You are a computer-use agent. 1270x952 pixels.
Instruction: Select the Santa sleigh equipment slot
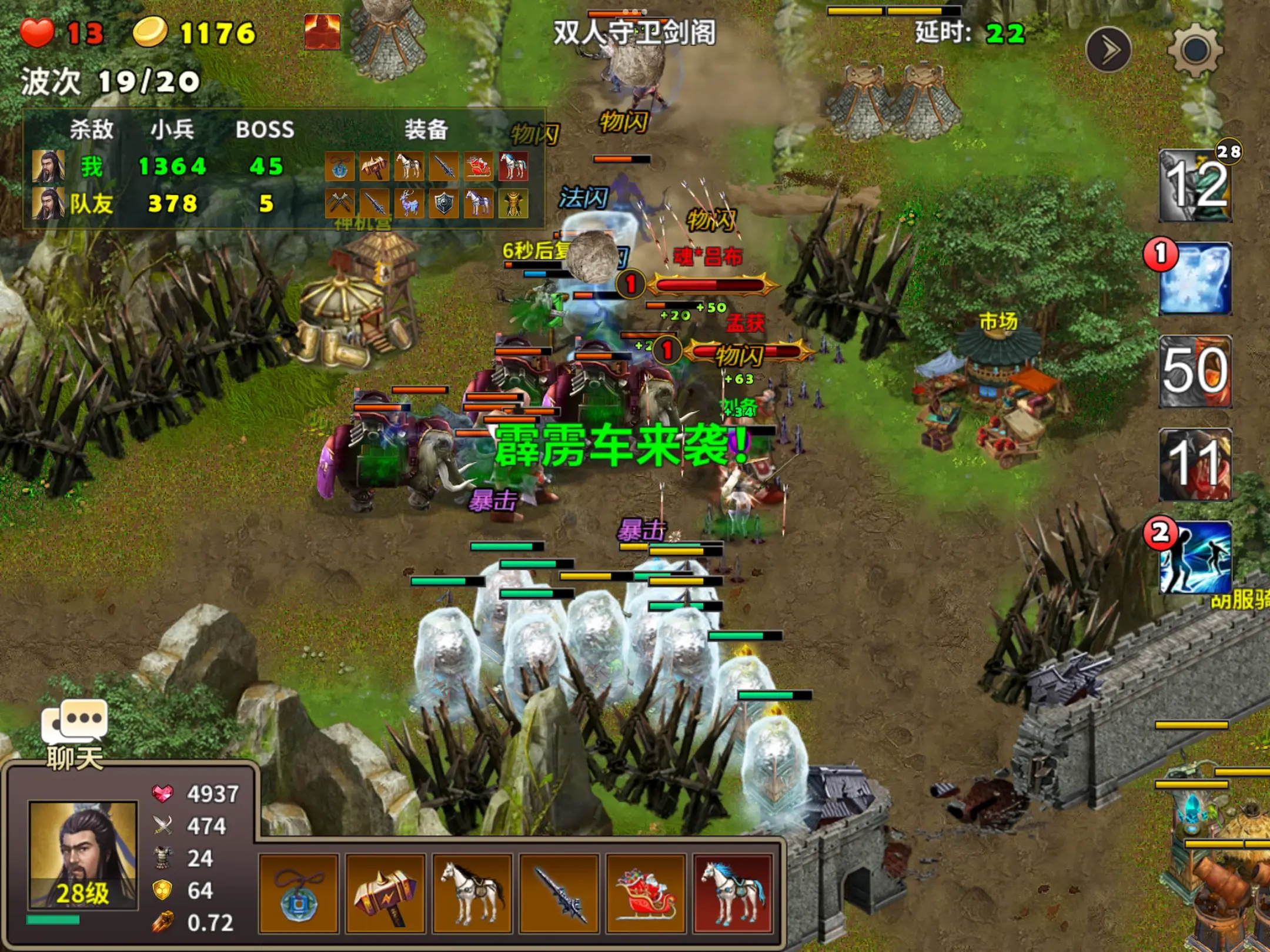646,894
